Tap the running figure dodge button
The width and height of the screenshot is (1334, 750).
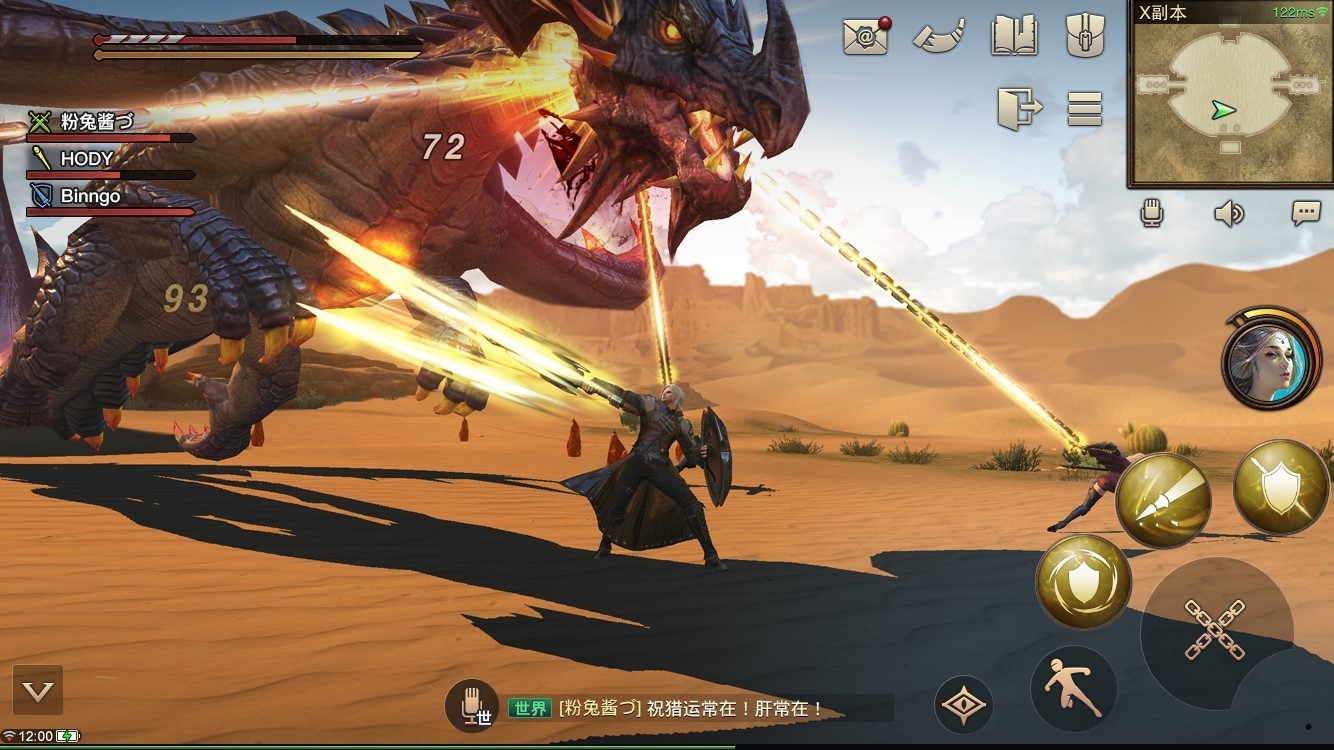1073,688
